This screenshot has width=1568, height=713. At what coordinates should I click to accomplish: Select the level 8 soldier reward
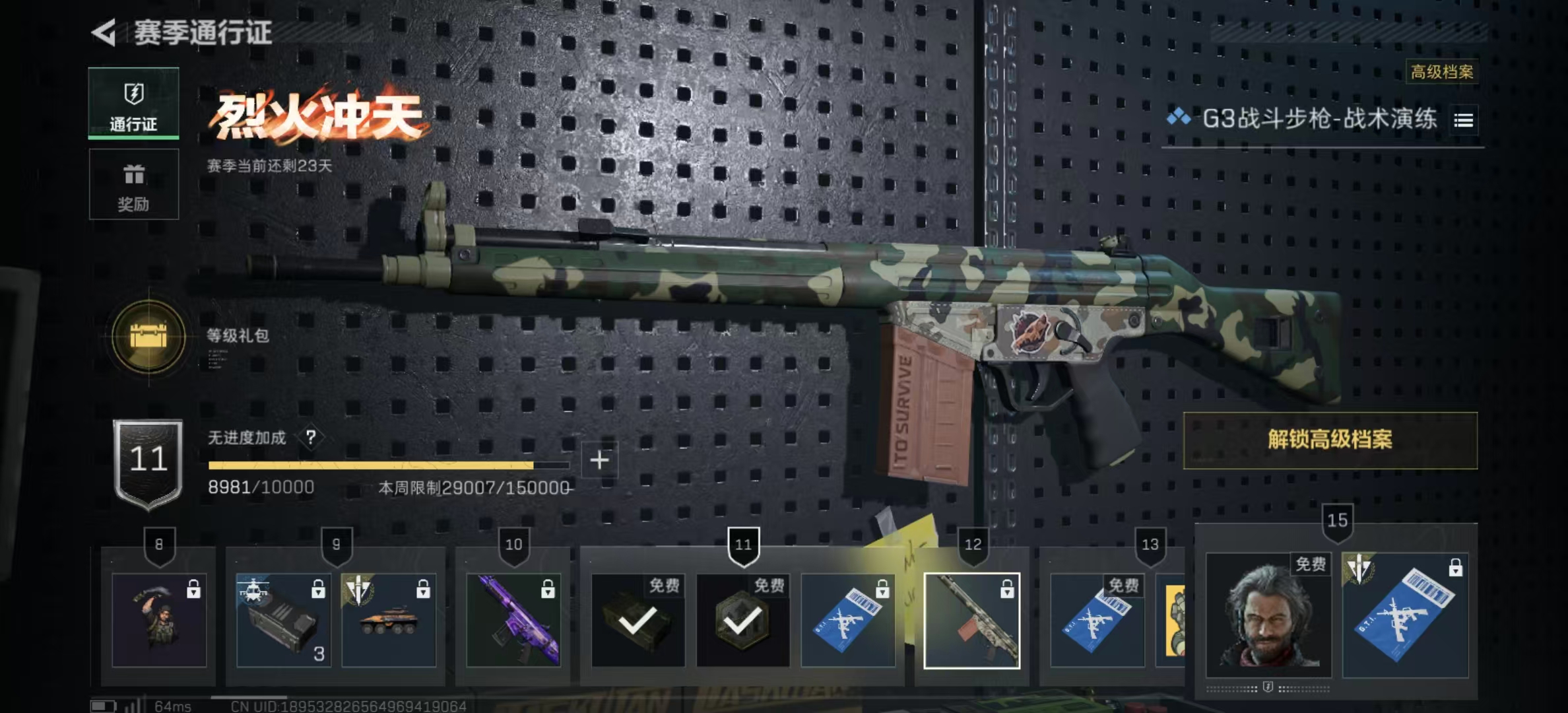point(159,620)
